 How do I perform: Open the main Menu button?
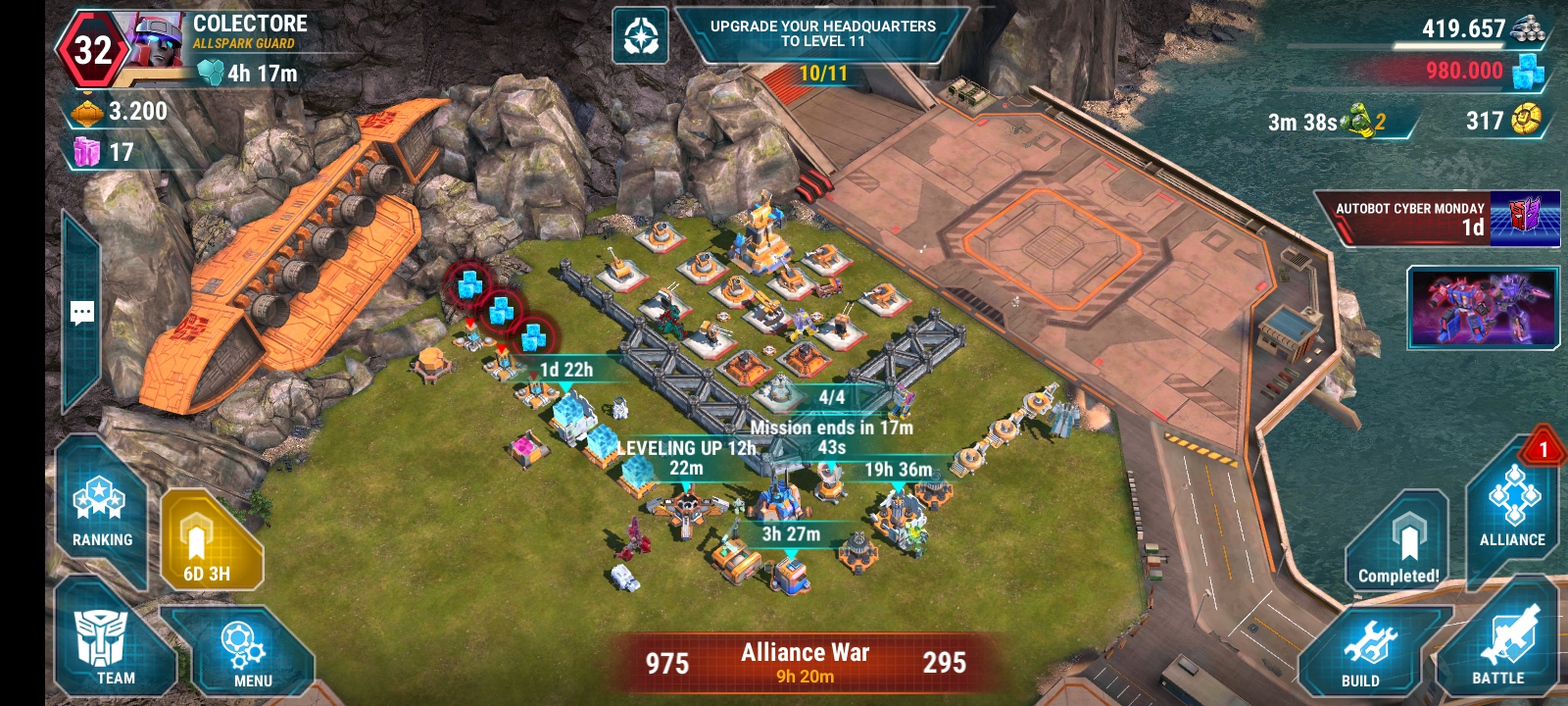(245, 652)
